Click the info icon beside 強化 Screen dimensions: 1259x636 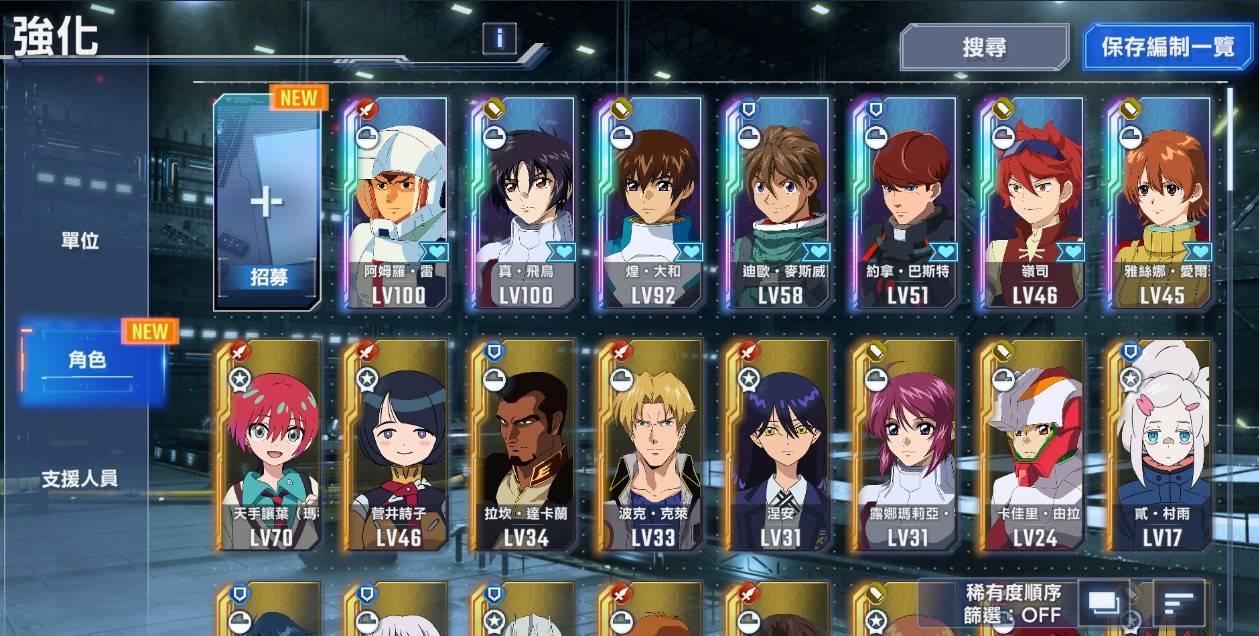(499, 38)
